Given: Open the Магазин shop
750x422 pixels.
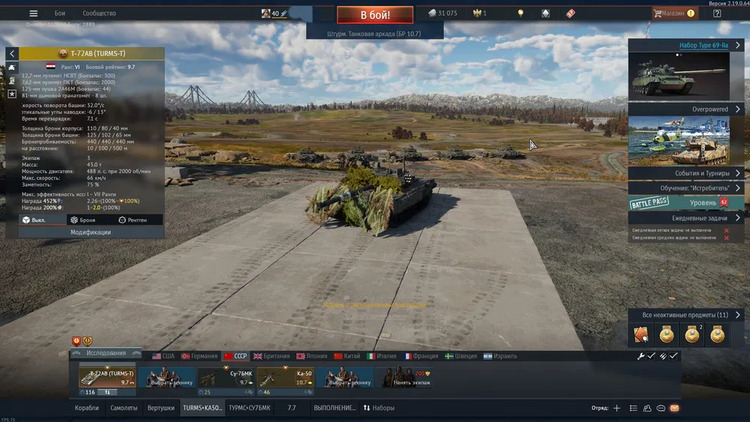Looking at the screenshot, I should pyautogui.click(x=672, y=13).
